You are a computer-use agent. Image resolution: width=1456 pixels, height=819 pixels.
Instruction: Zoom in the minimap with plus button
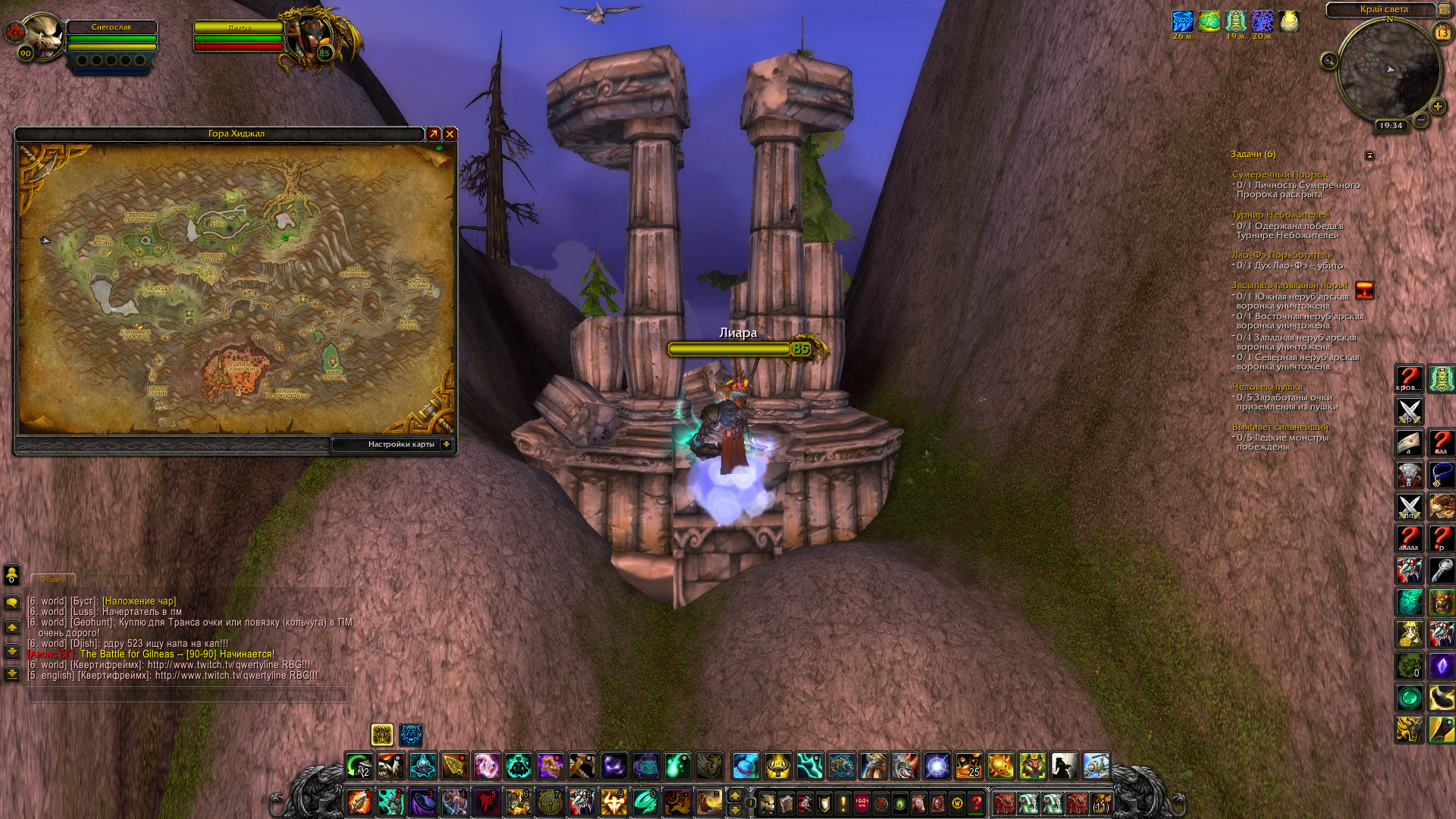tap(1437, 107)
